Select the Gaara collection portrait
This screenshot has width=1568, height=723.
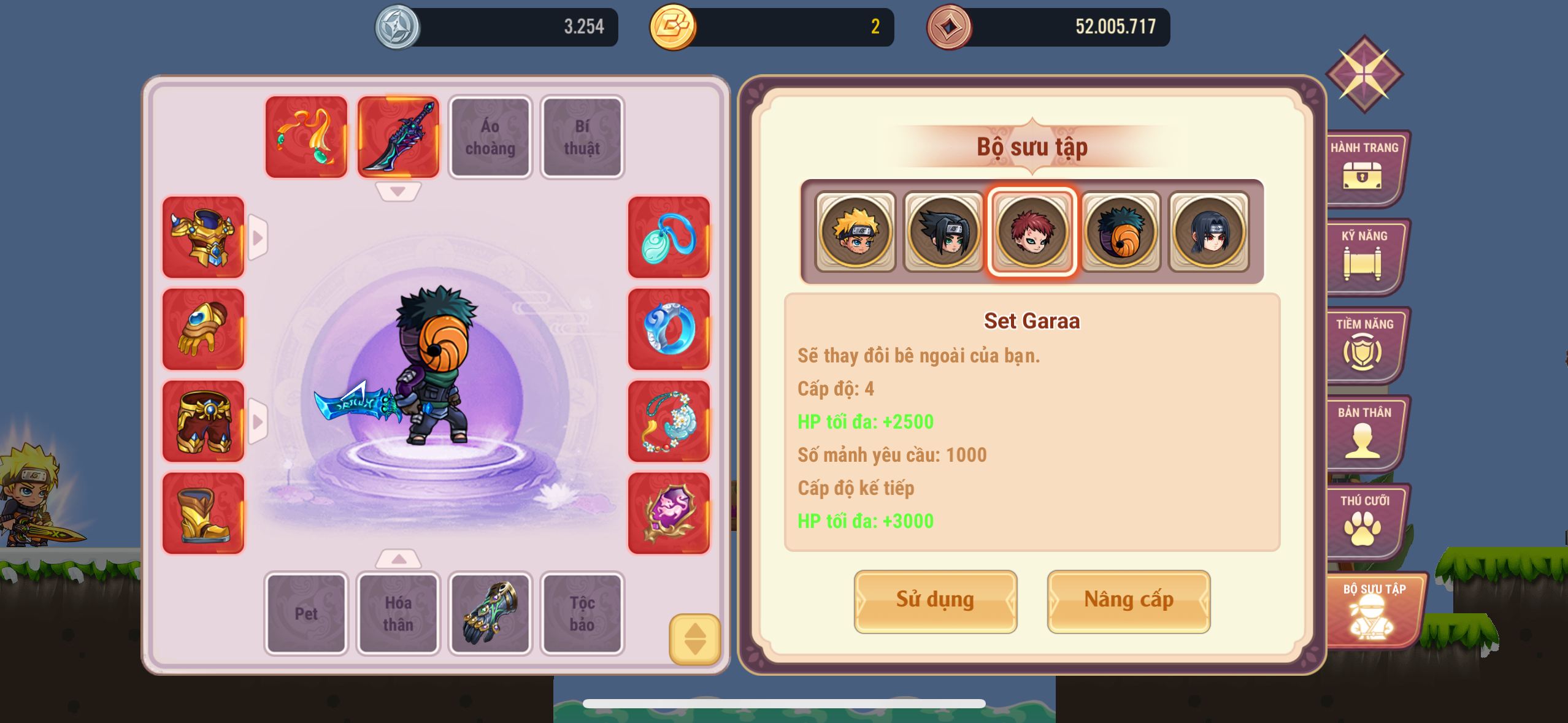[x=1032, y=232]
